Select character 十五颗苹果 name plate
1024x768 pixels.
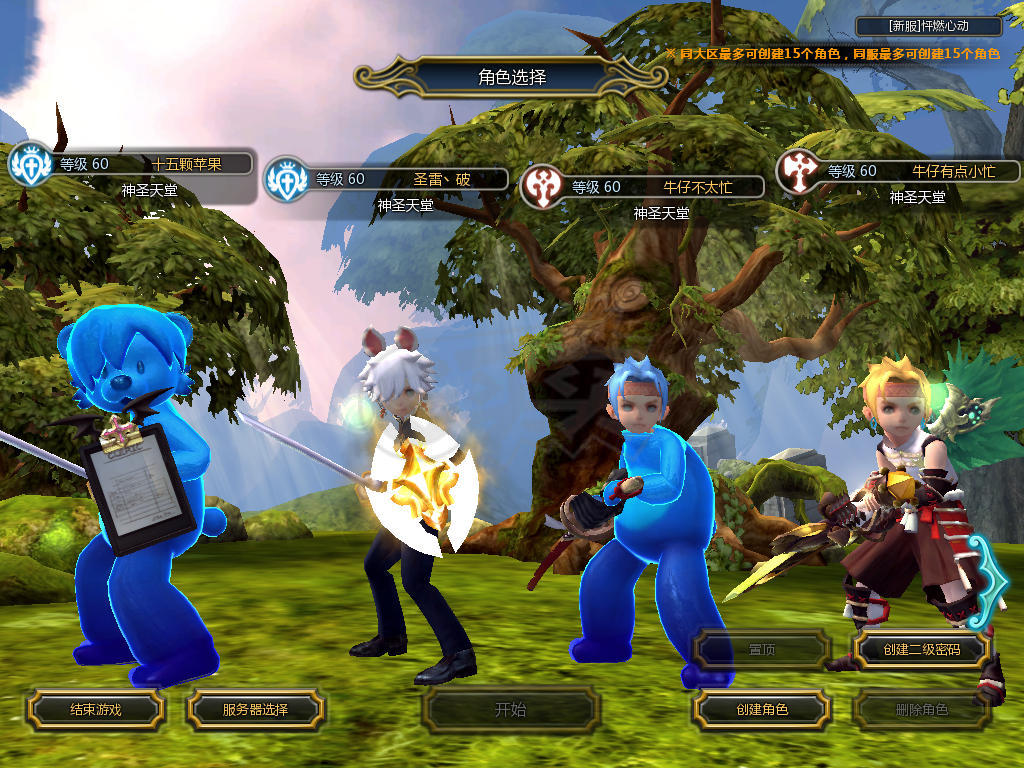click(x=150, y=165)
